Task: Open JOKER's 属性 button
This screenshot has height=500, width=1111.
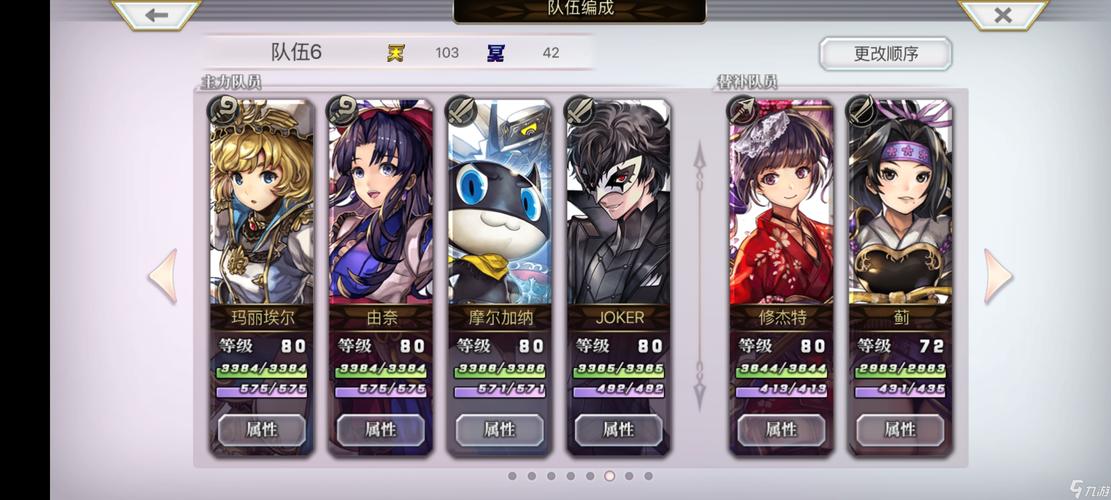Action: (x=618, y=430)
